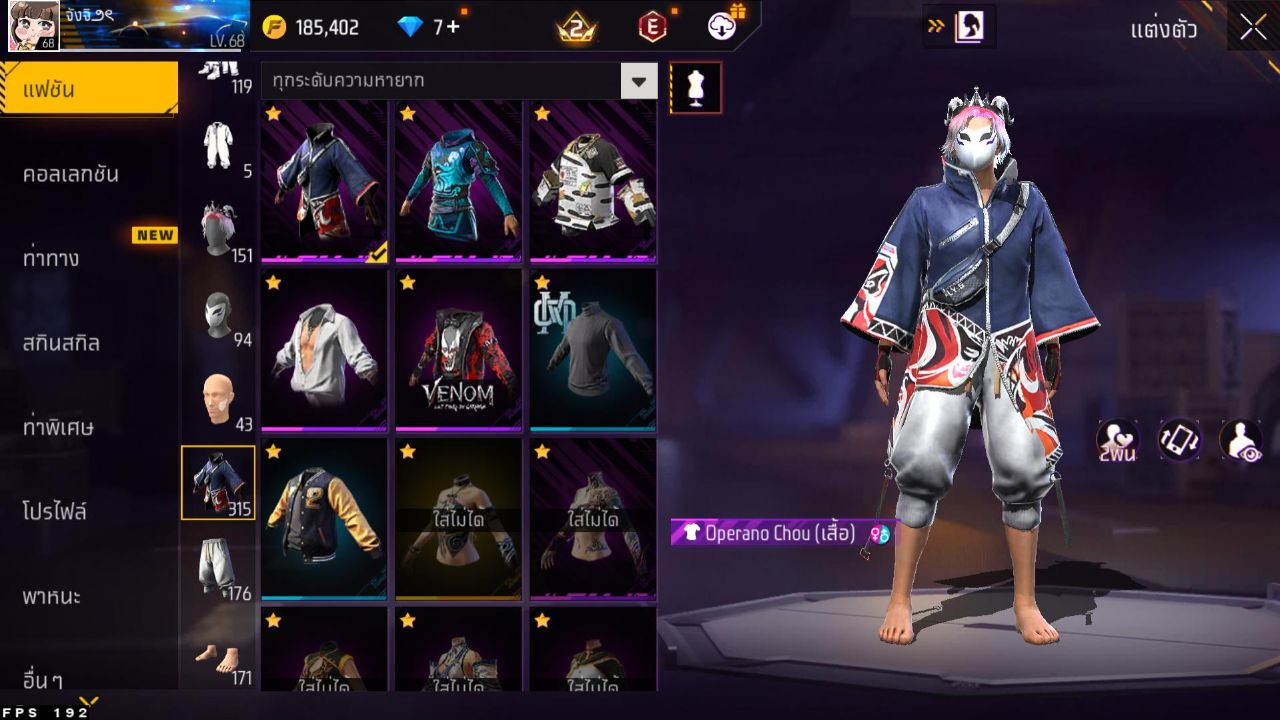The width and height of the screenshot is (1280, 720).
Task: Select the hair category icon labeled 151
Action: pos(219,227)
